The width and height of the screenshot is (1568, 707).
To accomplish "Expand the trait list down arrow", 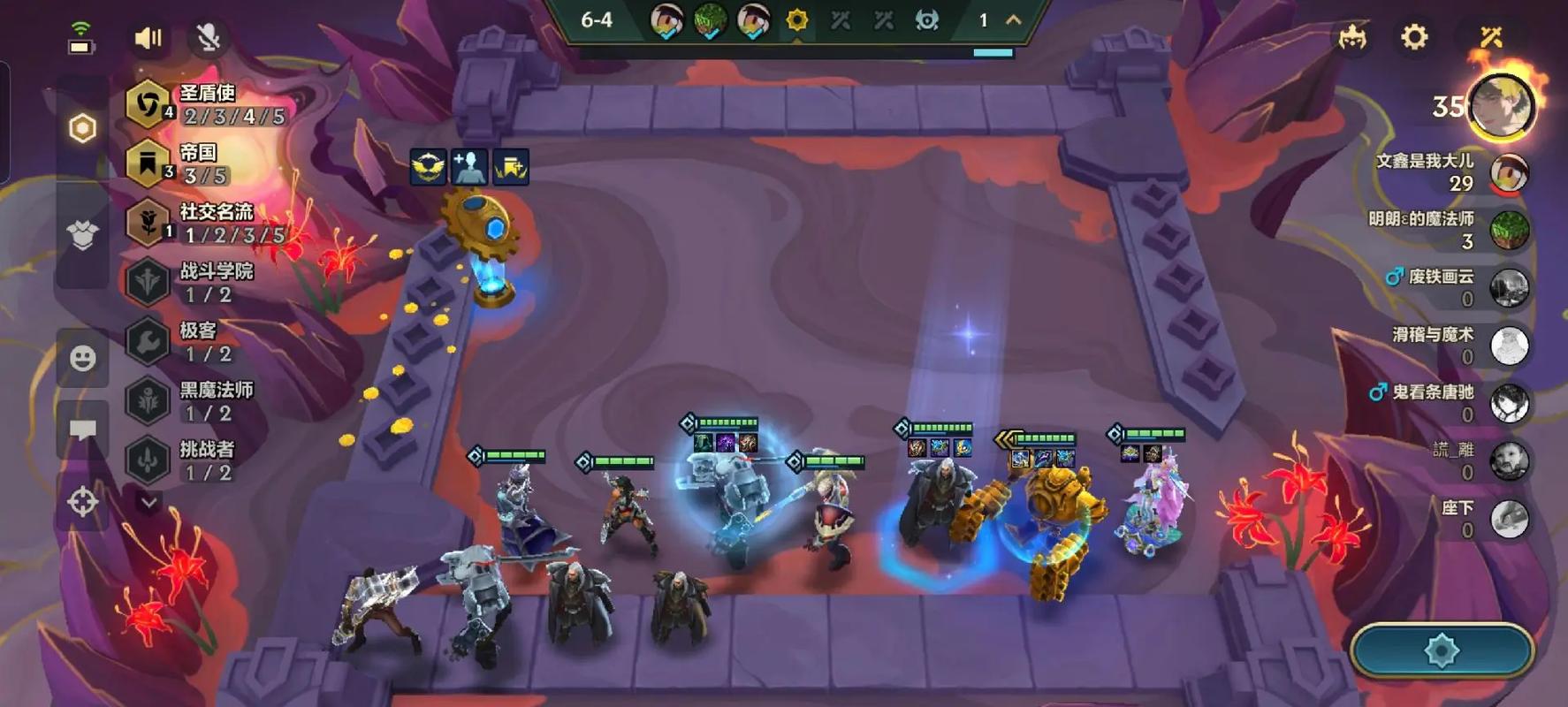I will [x=148, y=502].
